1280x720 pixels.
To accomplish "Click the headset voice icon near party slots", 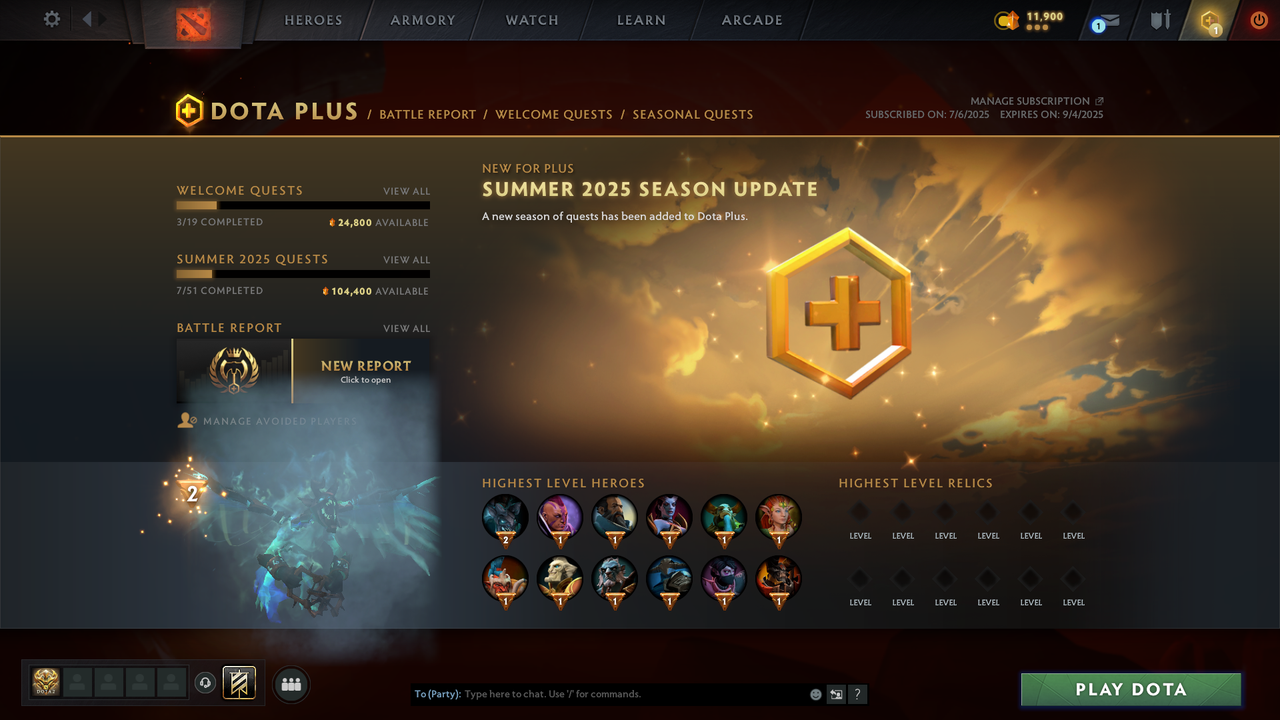I will pos(207,683).
